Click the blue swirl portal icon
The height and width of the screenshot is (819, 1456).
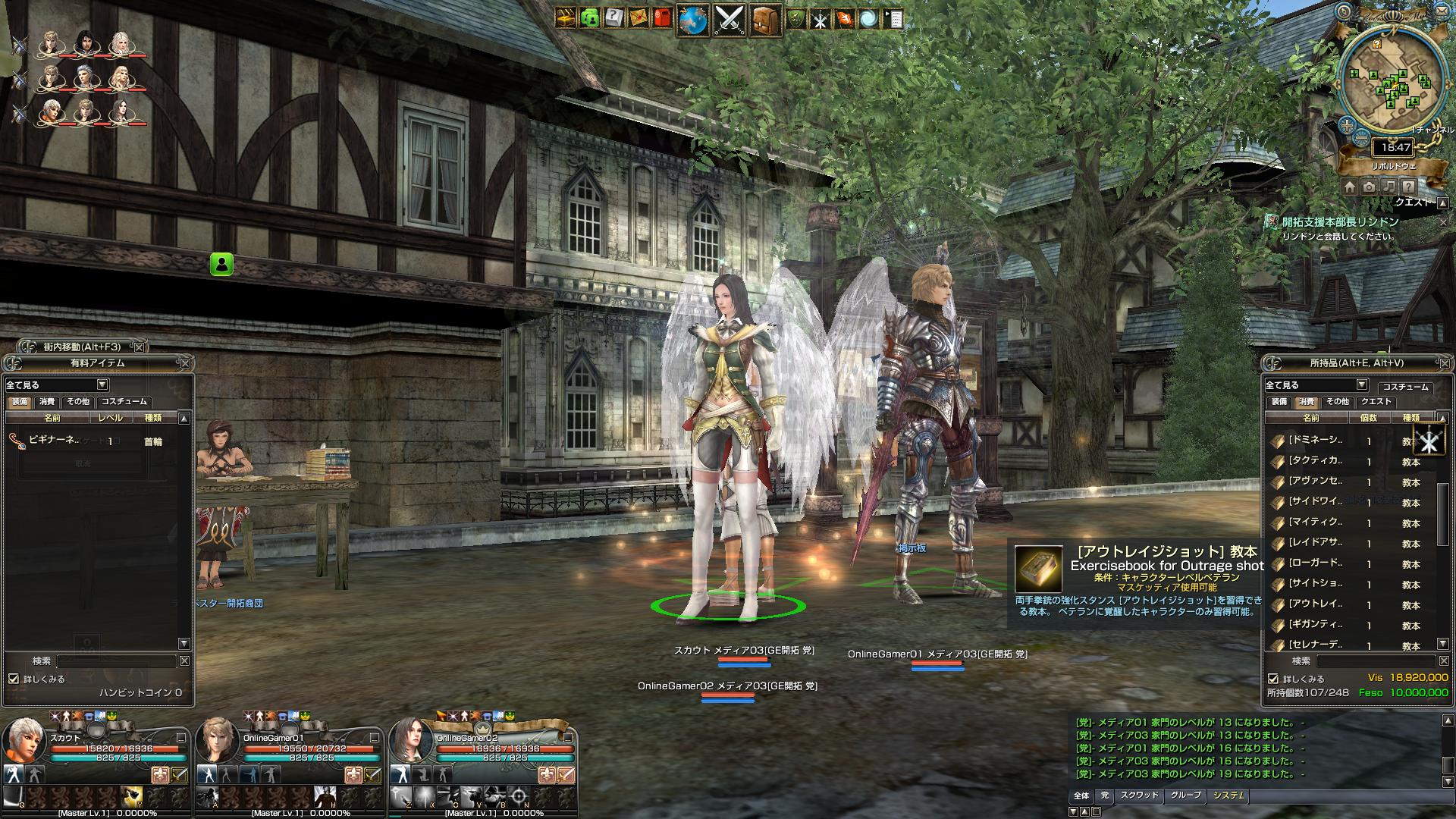[870, 18]
